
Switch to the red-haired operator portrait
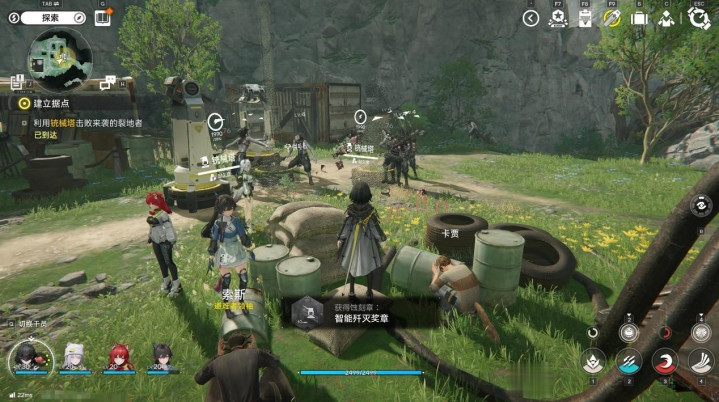[x=118, y=356]
